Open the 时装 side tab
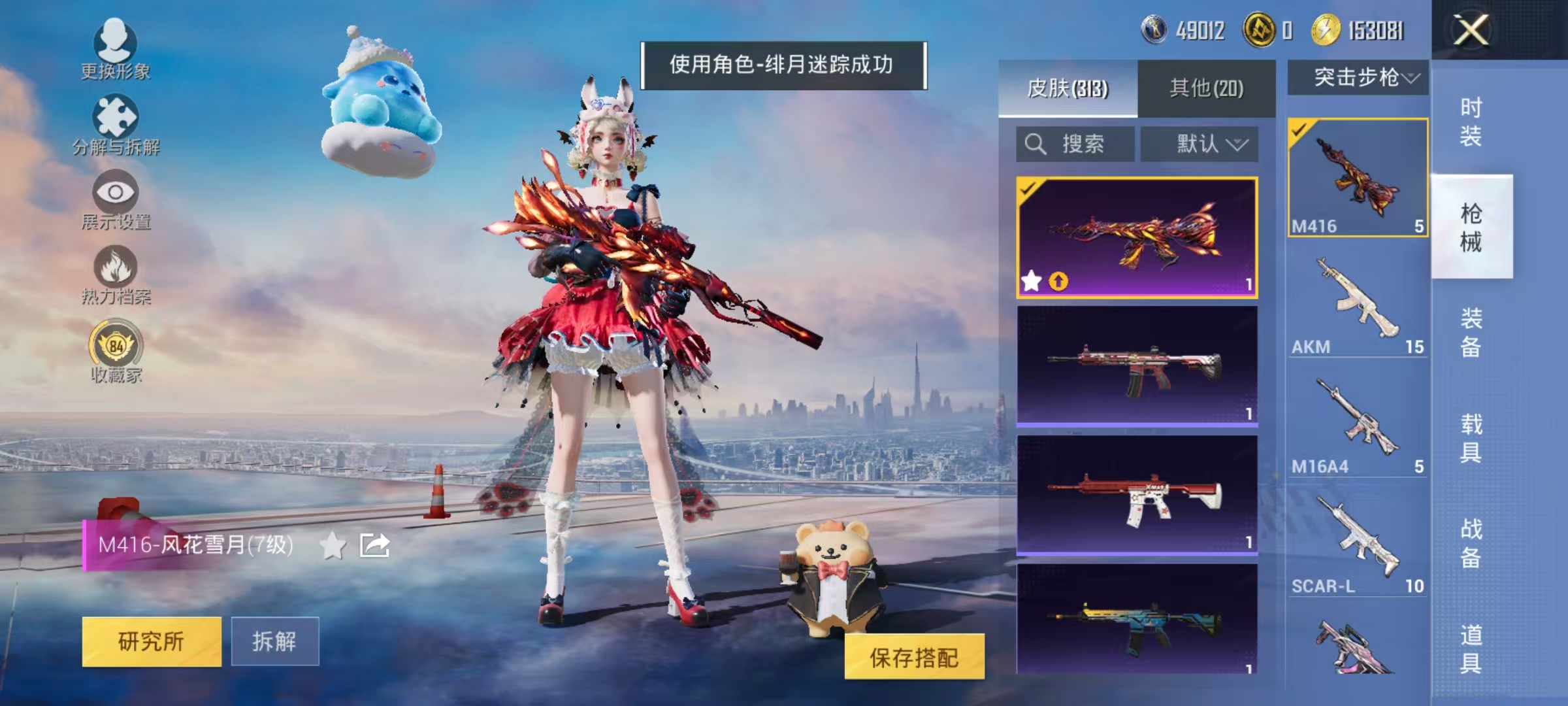The height and width of the screenshot is (706, 1568). pyautogui.click(x=1473, y=121)
